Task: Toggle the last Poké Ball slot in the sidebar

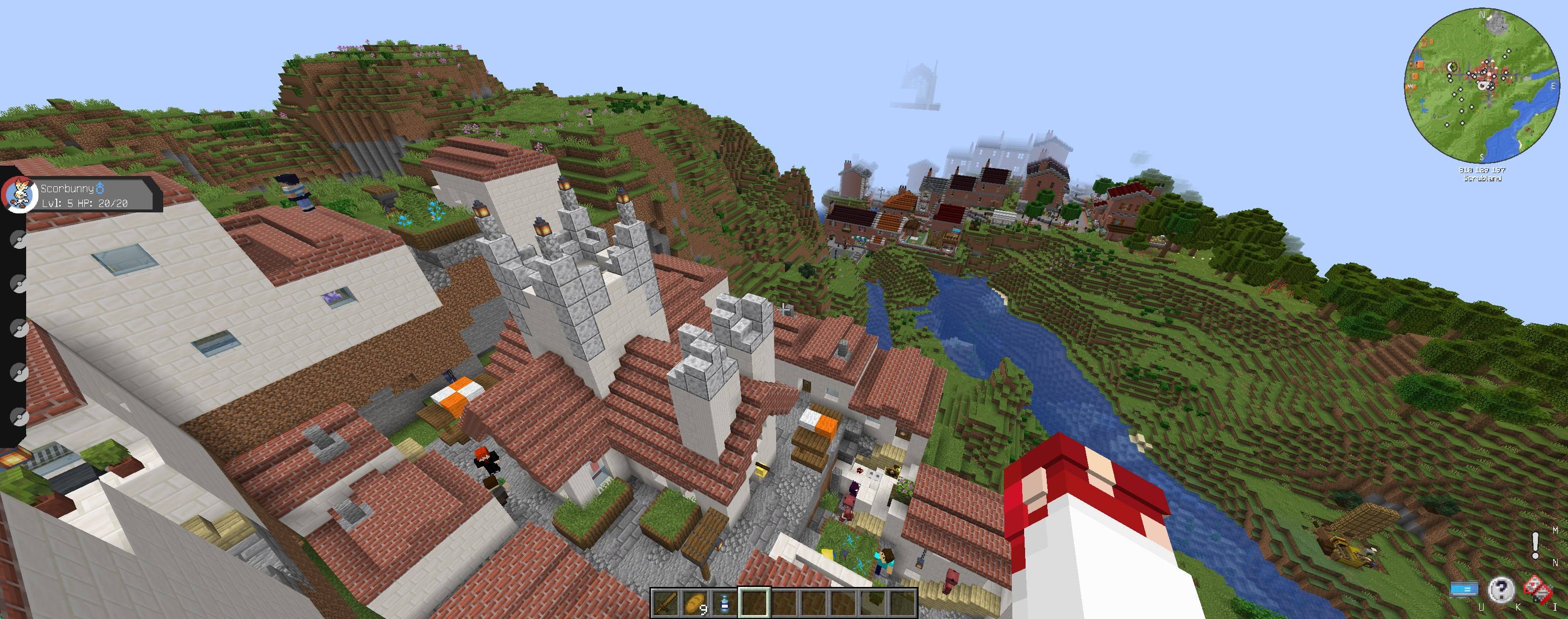Action: click(20, 417)
